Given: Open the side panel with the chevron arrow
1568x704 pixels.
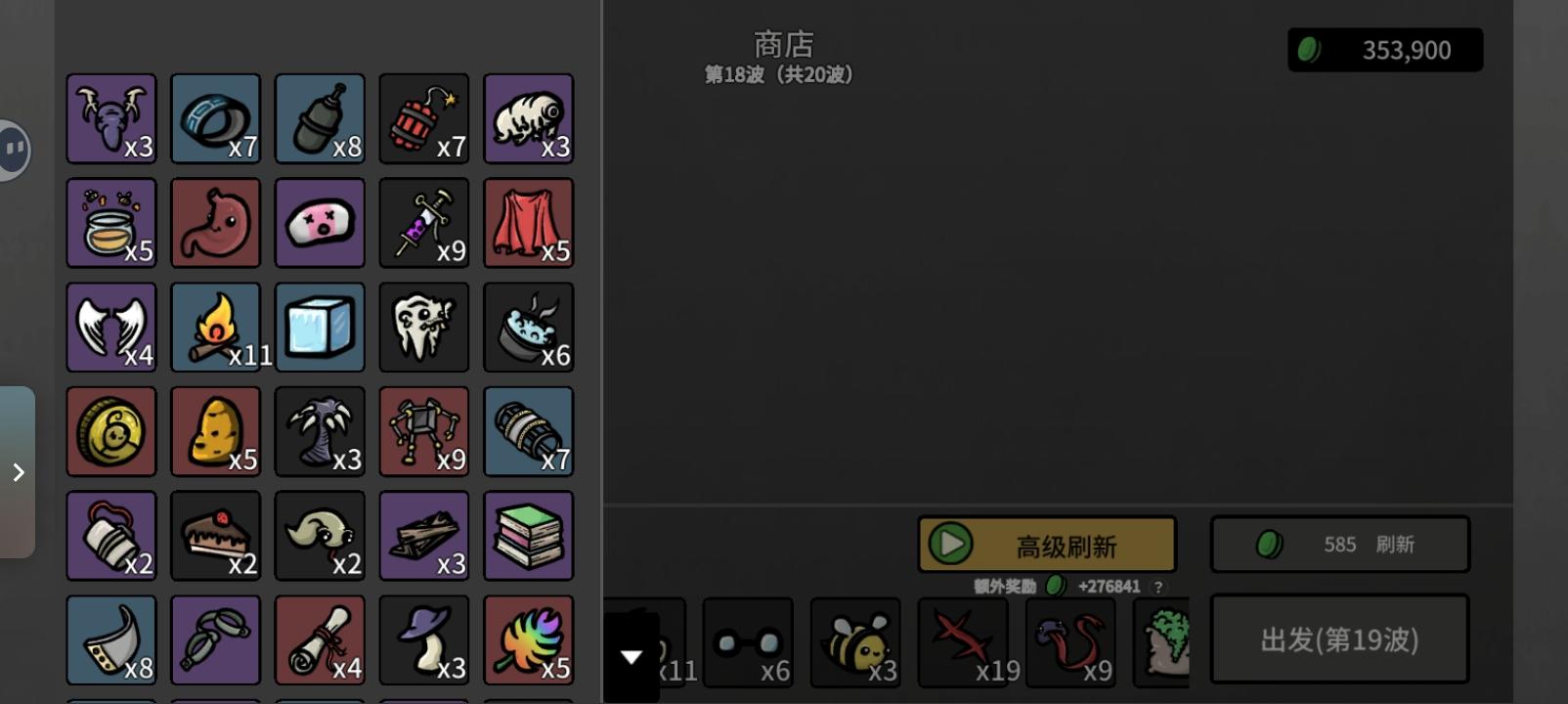Looking at the screenshot, I should click(18, 472).
